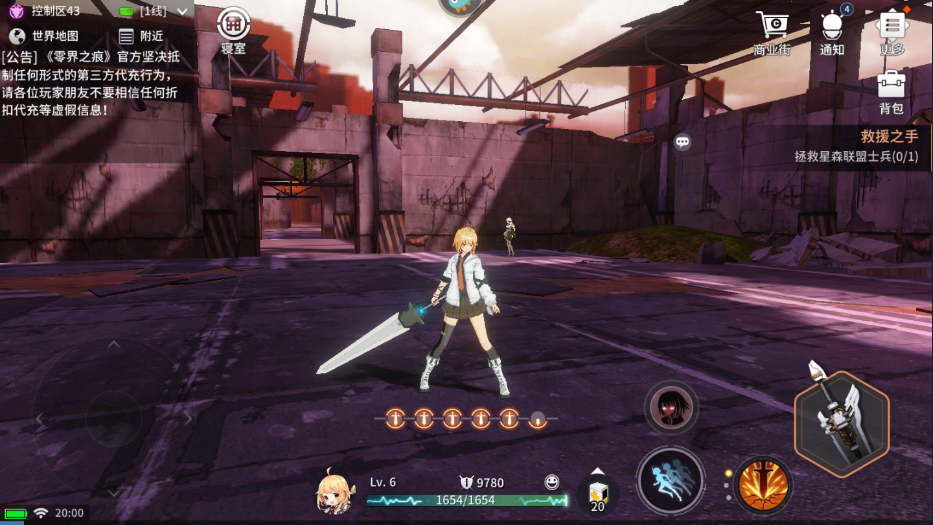Attack with the greatsword weapon button
Image resolution: width=933 pixels, height=525 pixels.
842,424
